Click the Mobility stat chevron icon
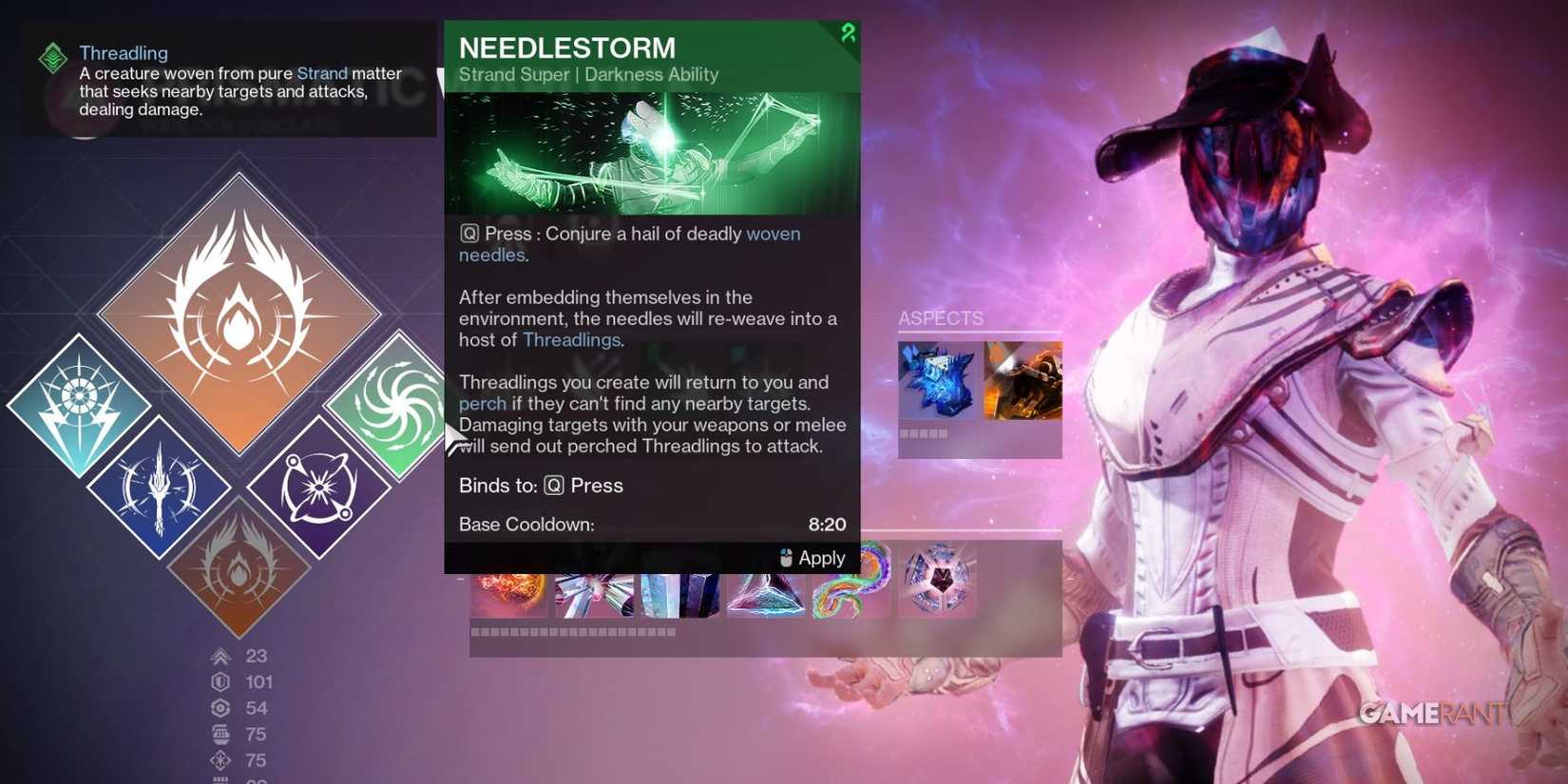This screenshot has height=784, width=1568. pos(221,656)
